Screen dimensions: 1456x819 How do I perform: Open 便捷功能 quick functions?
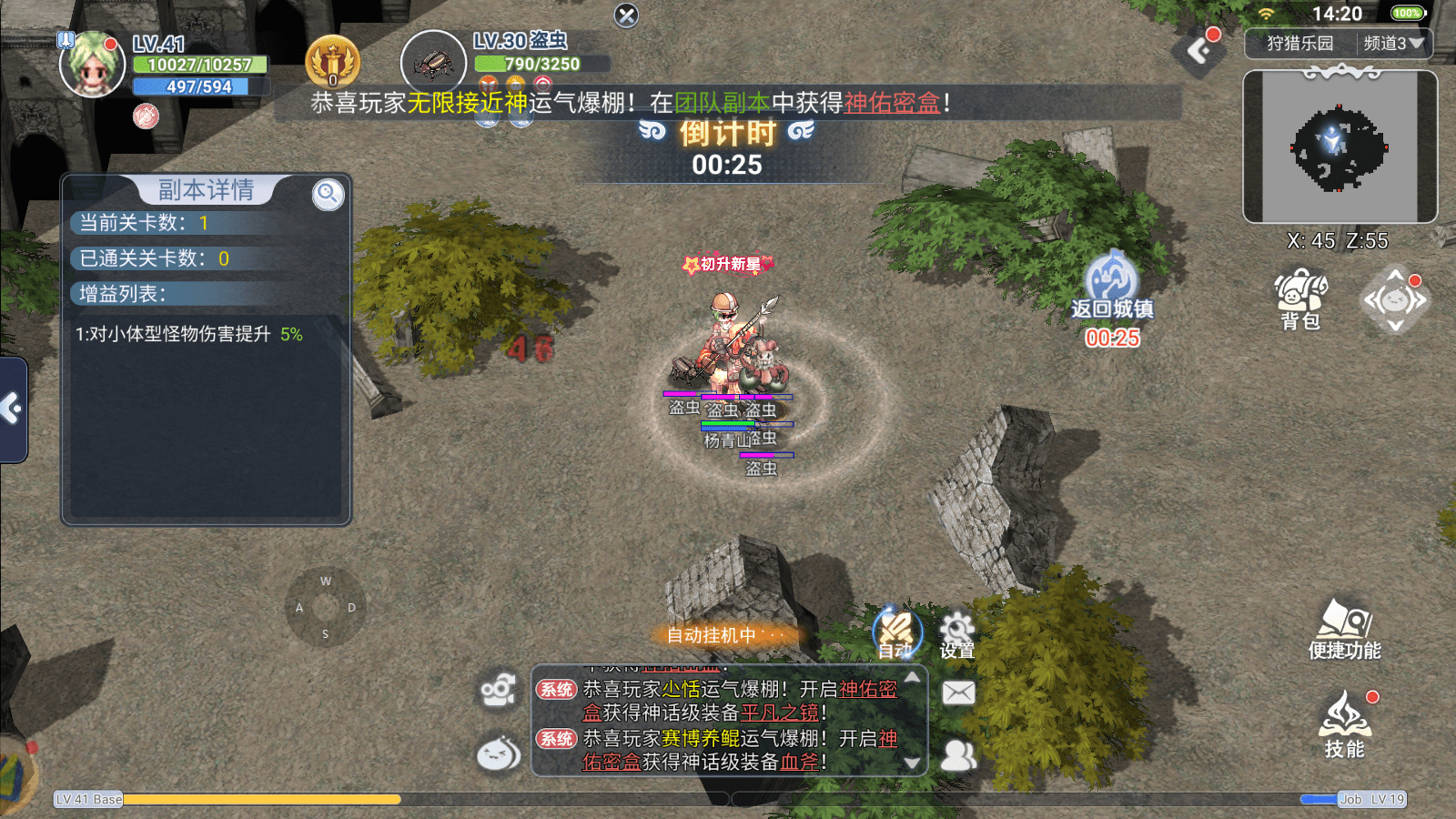[x=1344, y=628]
